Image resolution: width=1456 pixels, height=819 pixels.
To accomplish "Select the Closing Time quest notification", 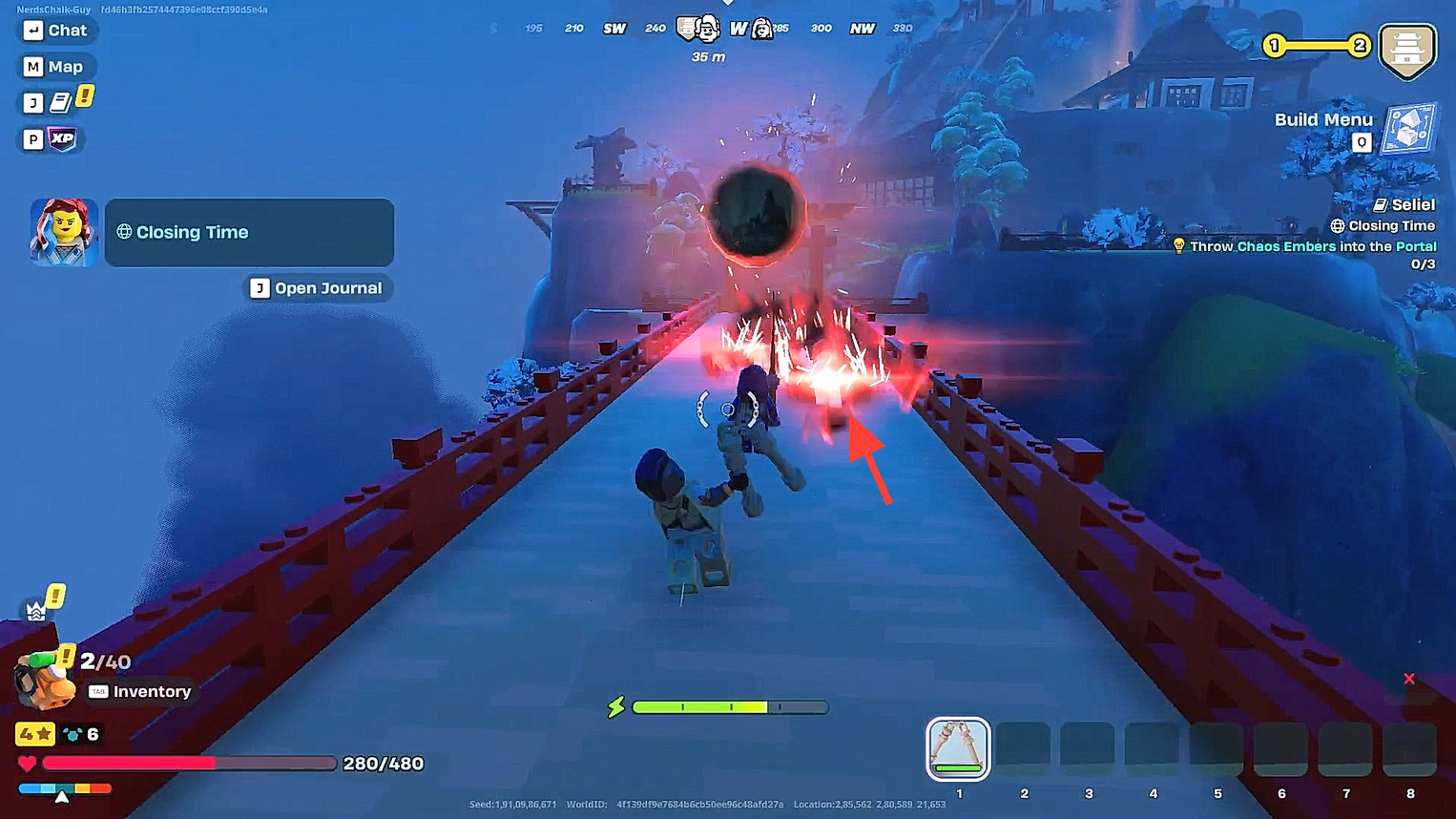I will pos(249,232).
